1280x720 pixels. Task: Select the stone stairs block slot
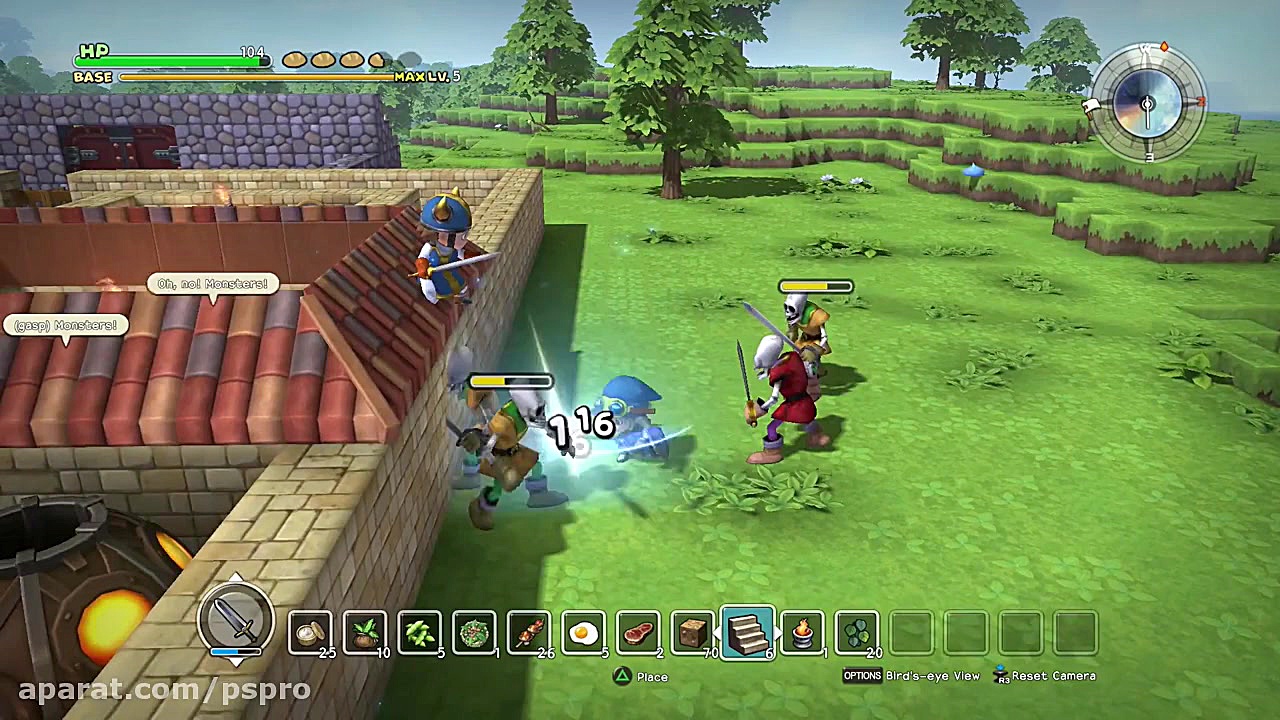pos(747,632)
